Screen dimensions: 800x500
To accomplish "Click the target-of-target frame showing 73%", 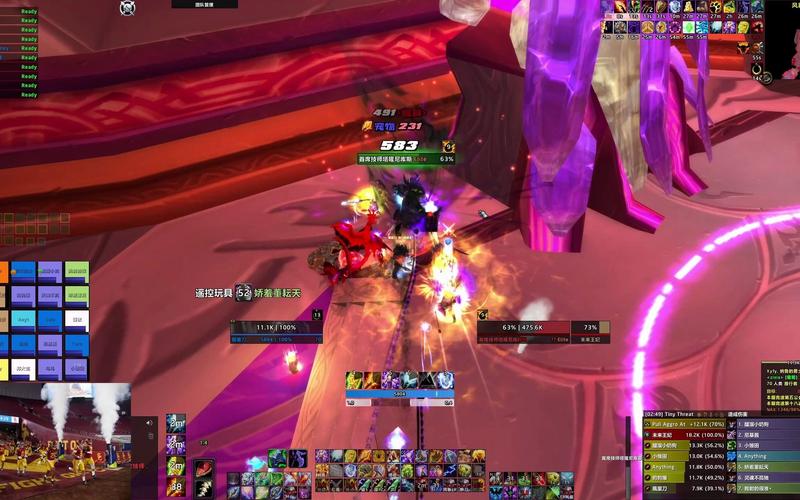I will [590, 327].
